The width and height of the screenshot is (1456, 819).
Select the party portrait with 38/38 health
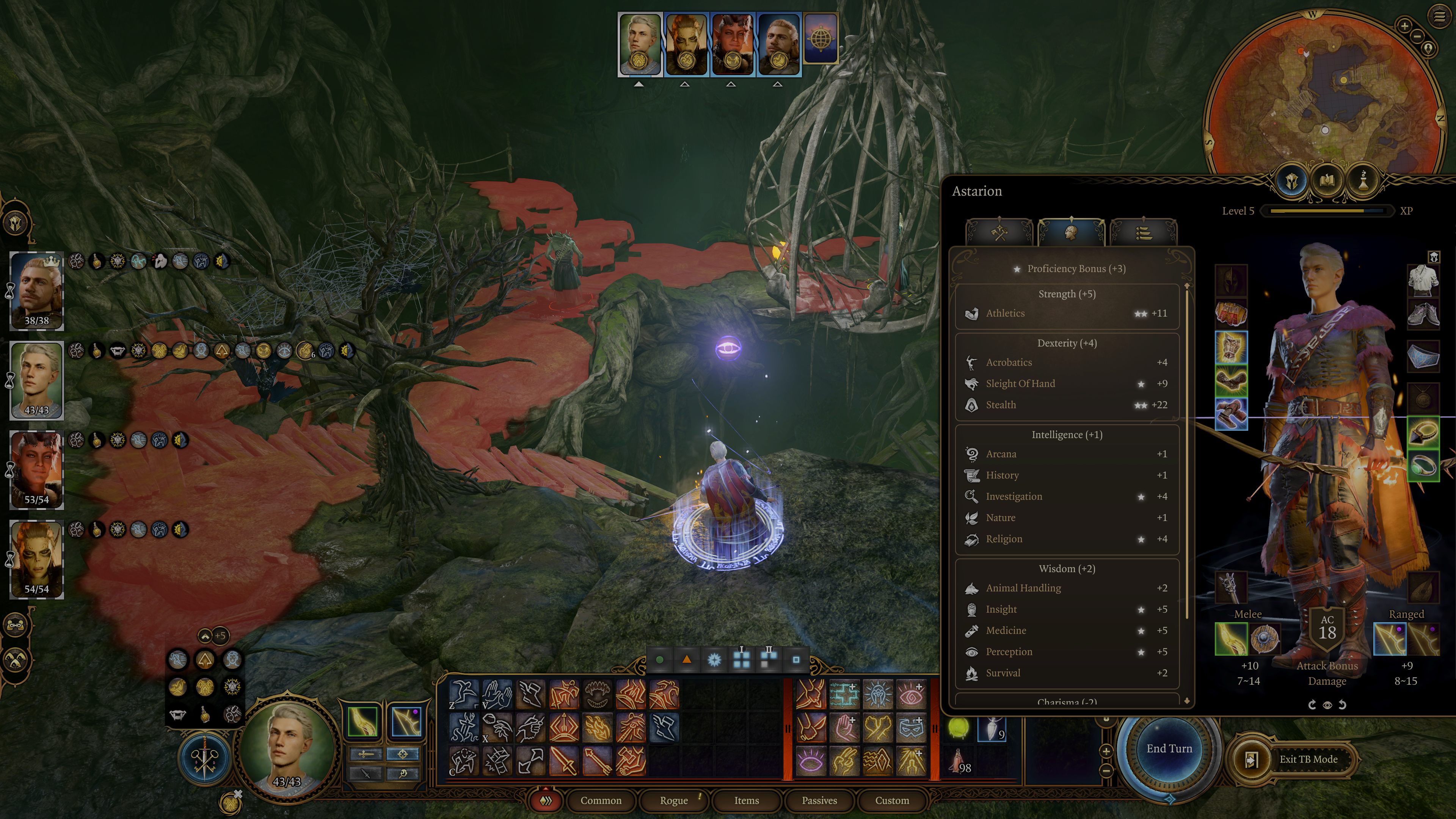[x=37, y=291]
